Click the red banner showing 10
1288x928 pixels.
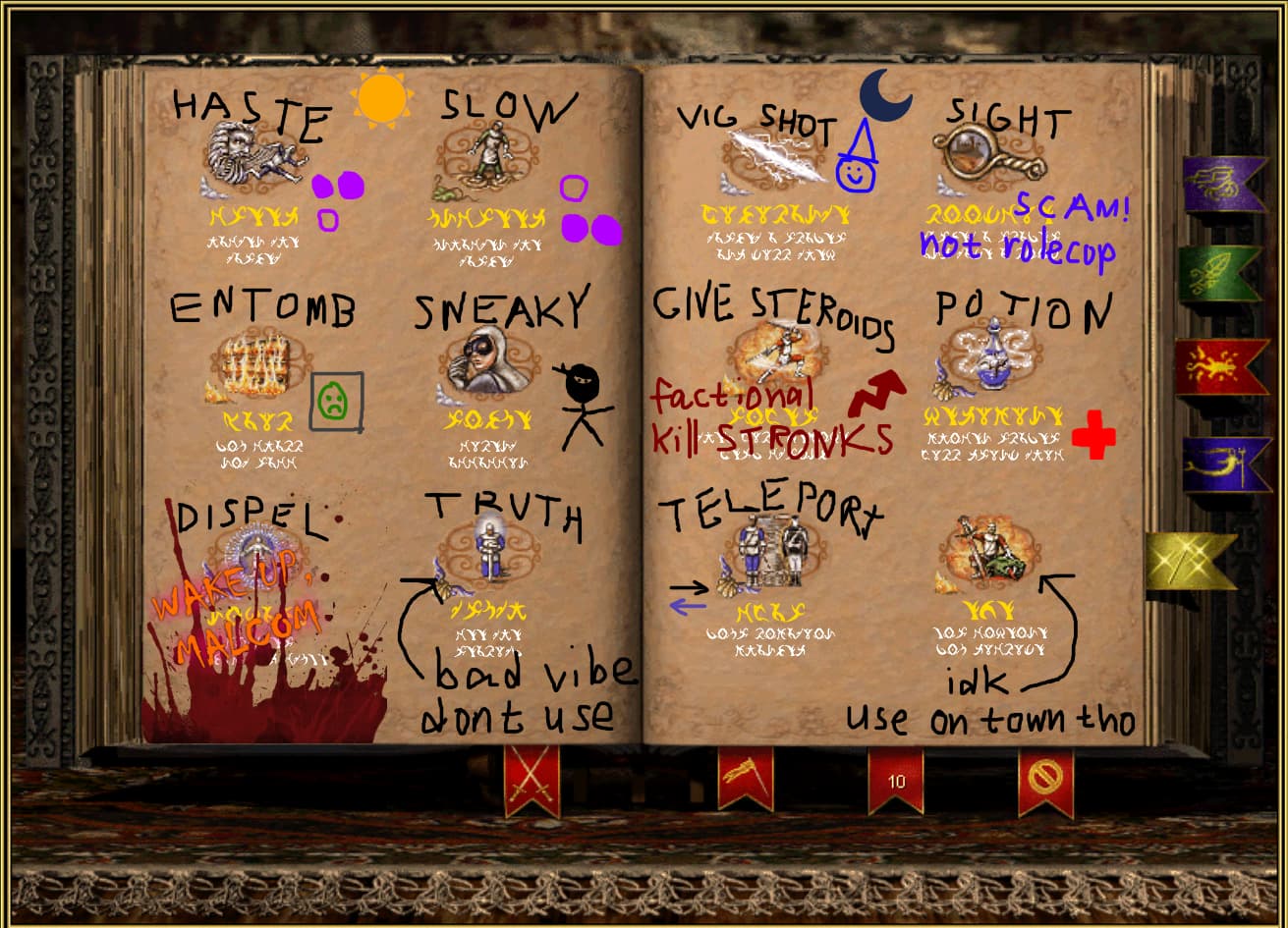[x=896, y=779]
